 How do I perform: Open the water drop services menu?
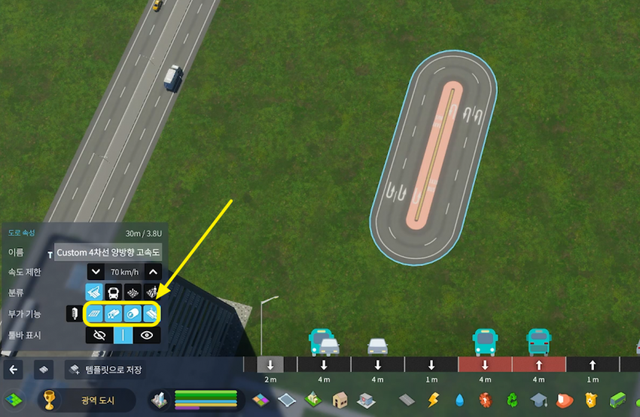pyautogui.click(x=459, y=402)
